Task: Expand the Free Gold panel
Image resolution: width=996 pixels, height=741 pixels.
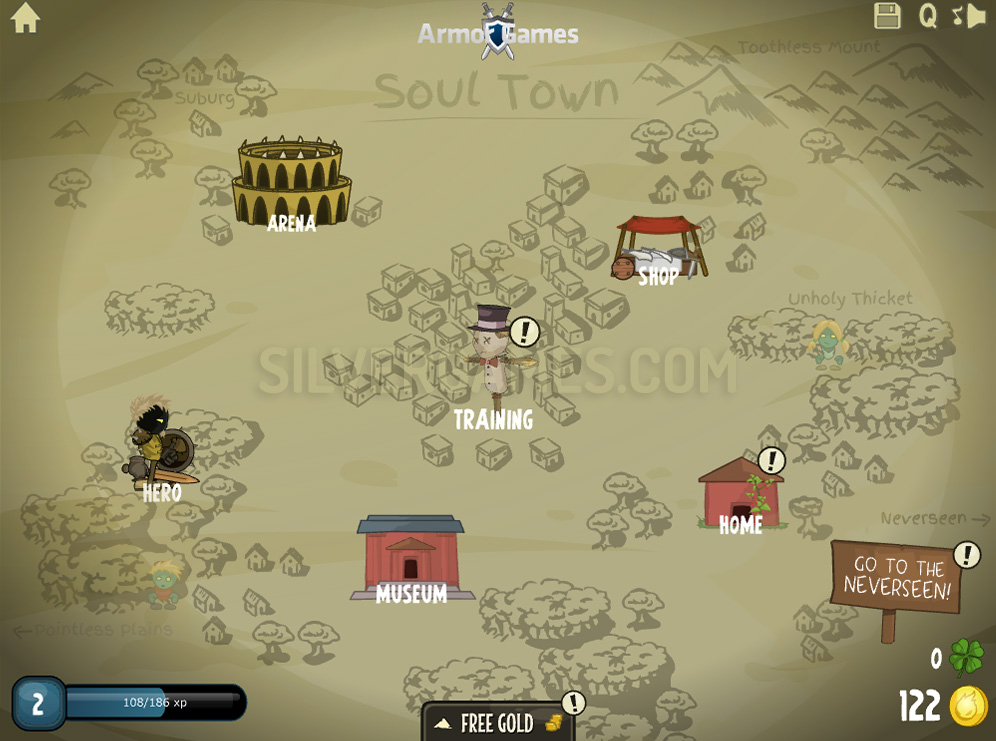Action: pos(498,723)
